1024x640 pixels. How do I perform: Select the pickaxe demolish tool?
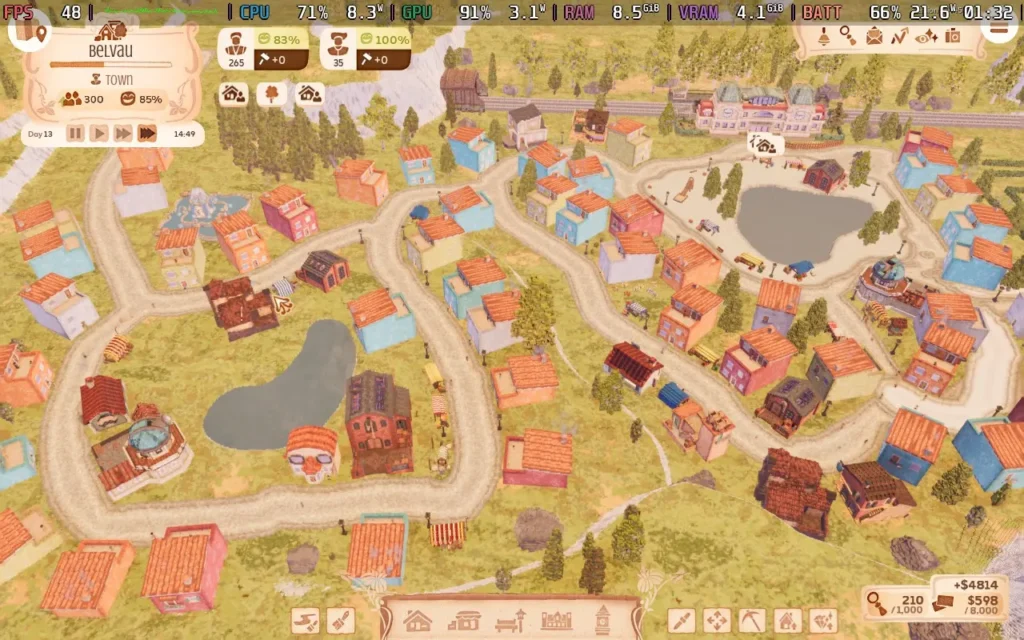pos(752,621)
